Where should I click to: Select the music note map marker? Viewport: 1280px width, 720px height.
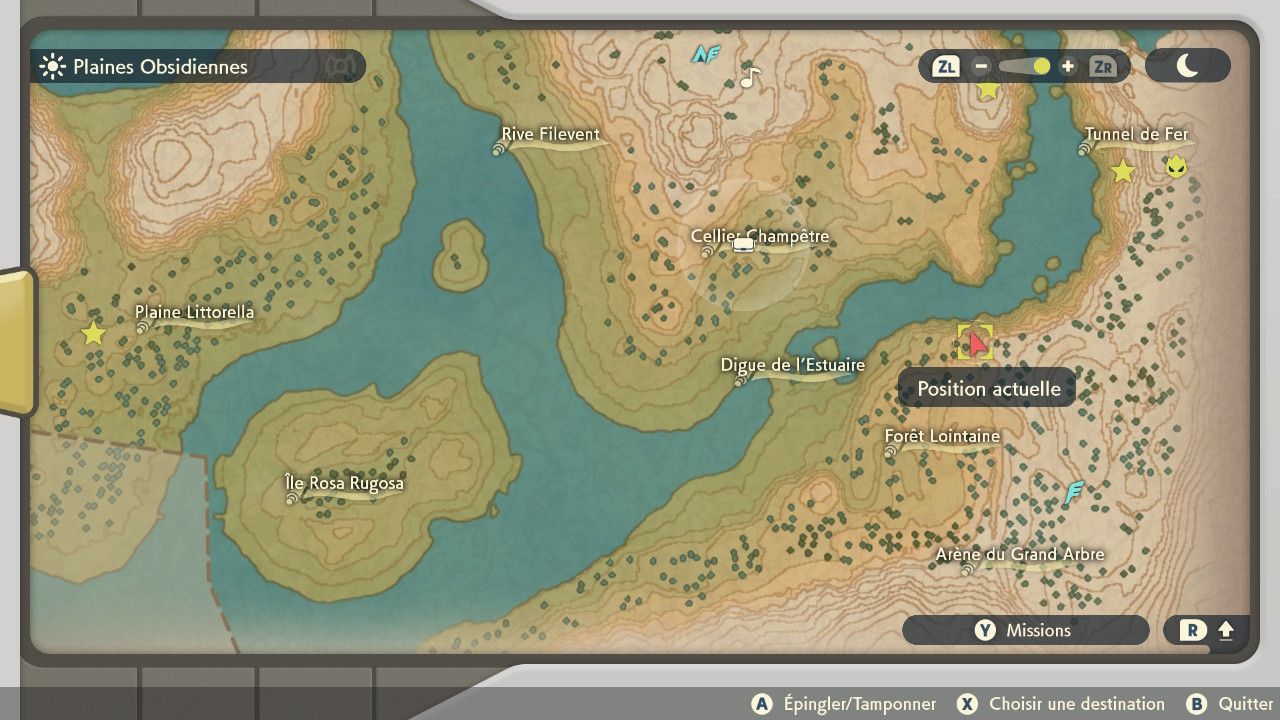coord(750,77)
